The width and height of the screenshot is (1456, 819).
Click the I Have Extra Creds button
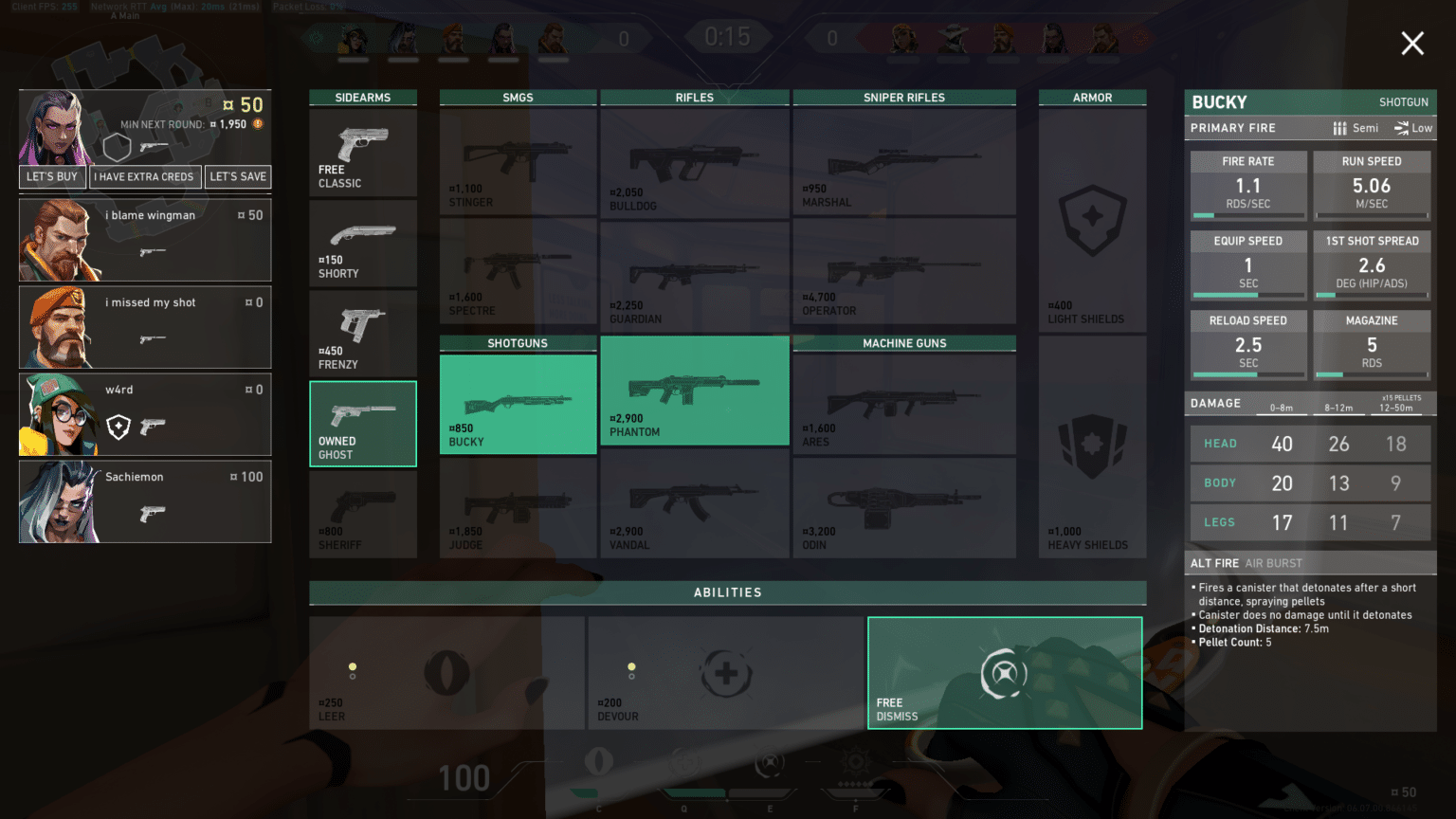pos(145,176)
